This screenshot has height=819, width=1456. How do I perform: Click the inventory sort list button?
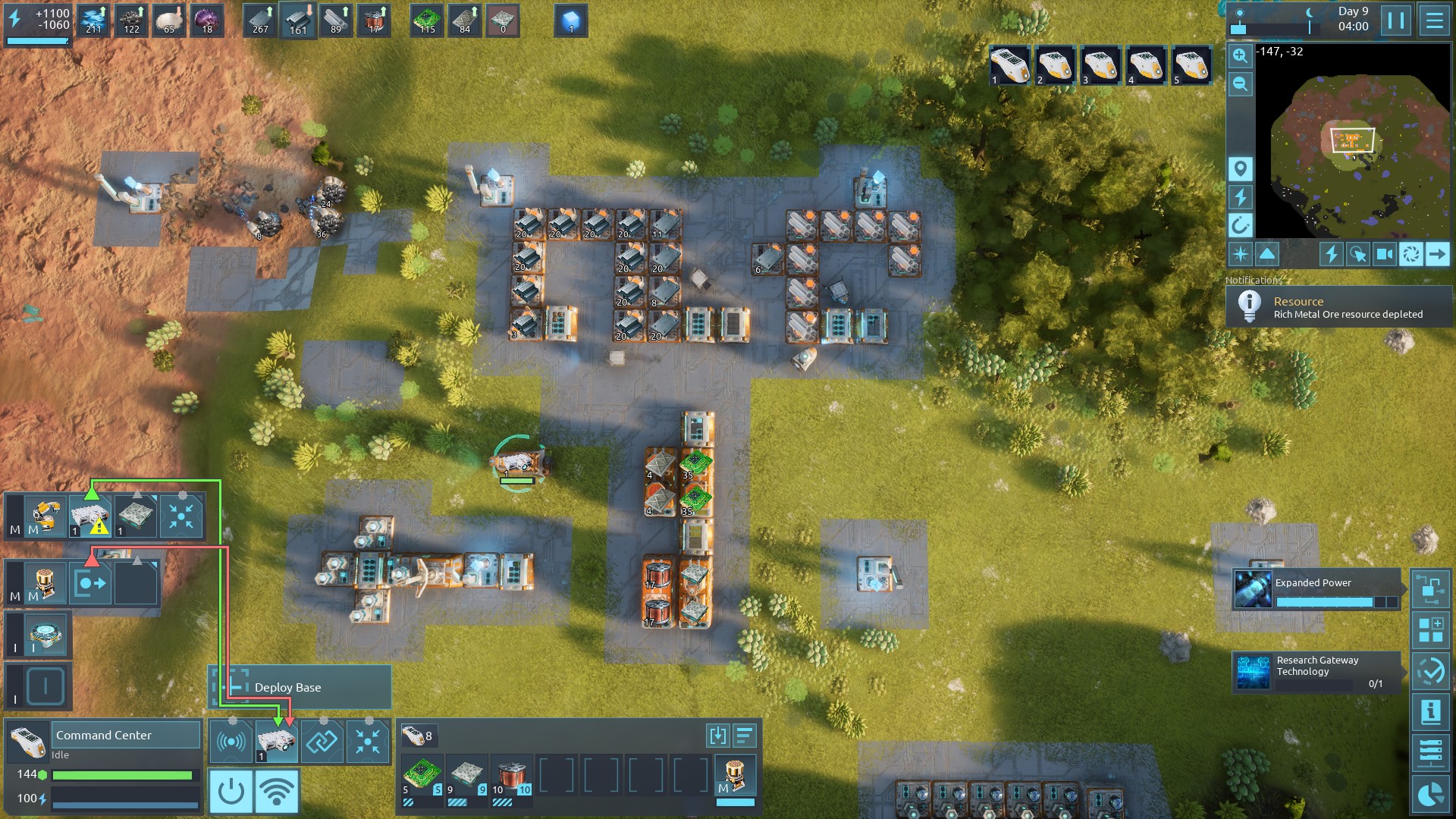coord(745,735)
